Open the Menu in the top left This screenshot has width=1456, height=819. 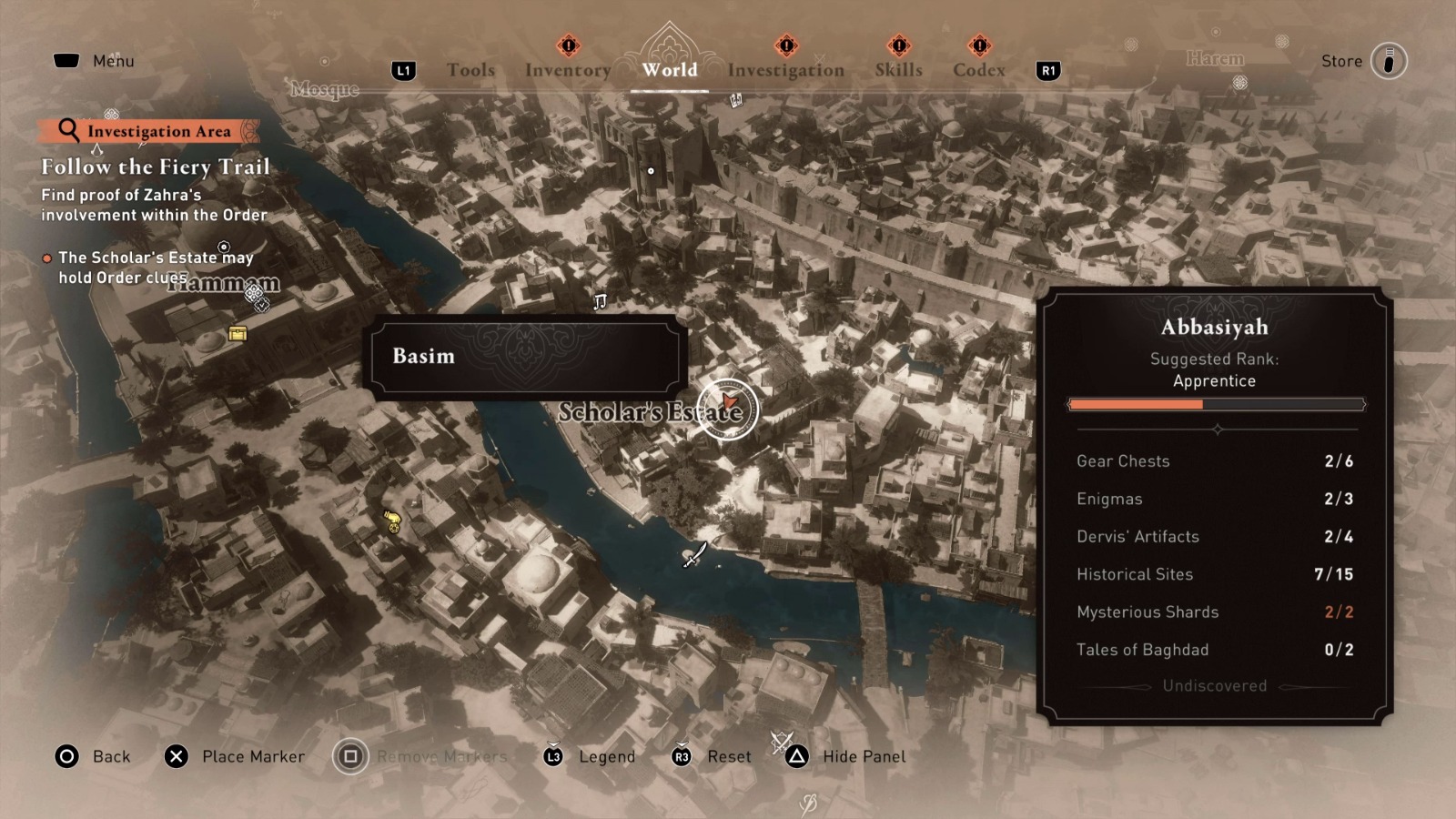[x=95, y=60]
